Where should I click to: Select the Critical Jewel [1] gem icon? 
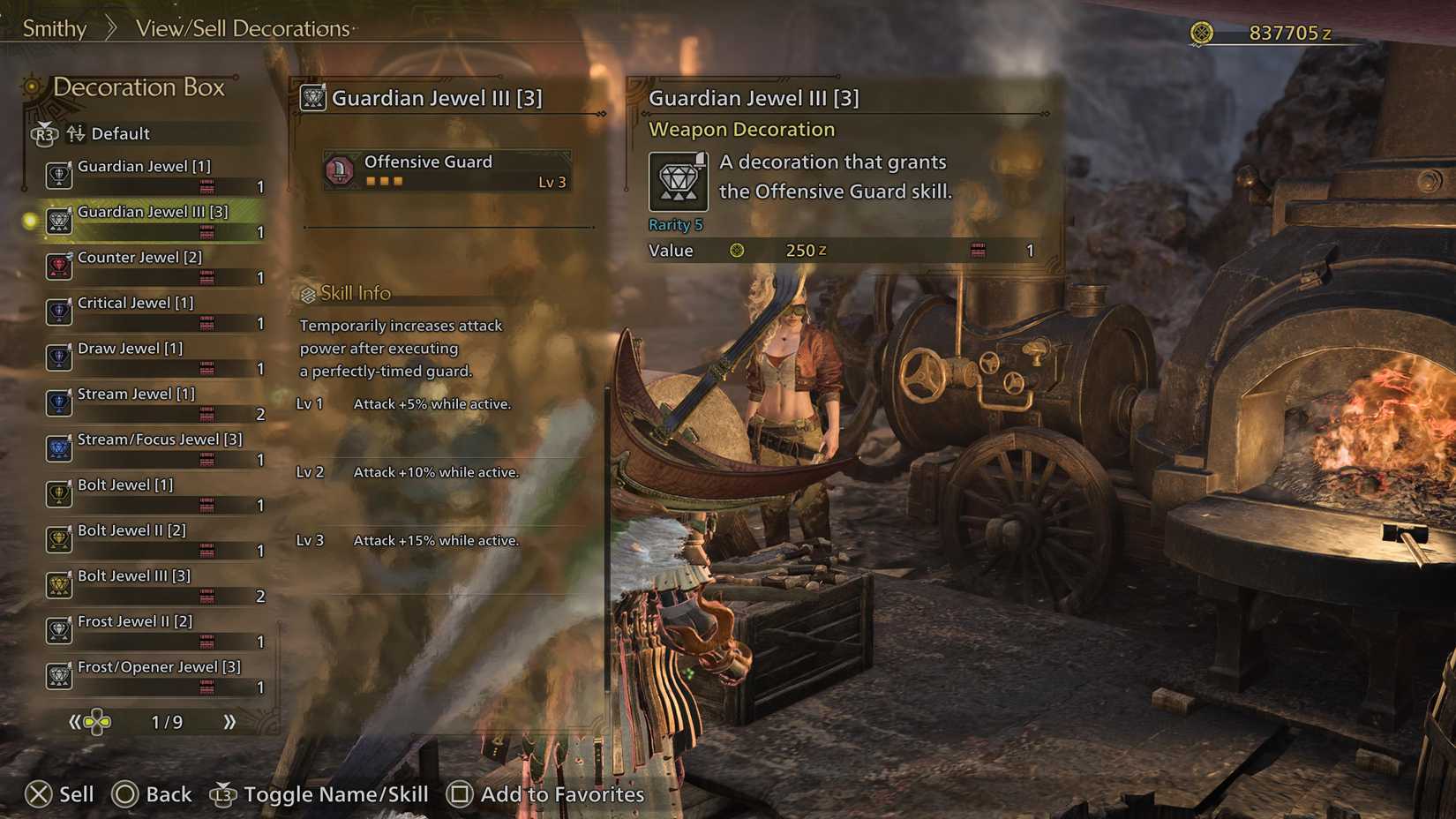[58, 312]
